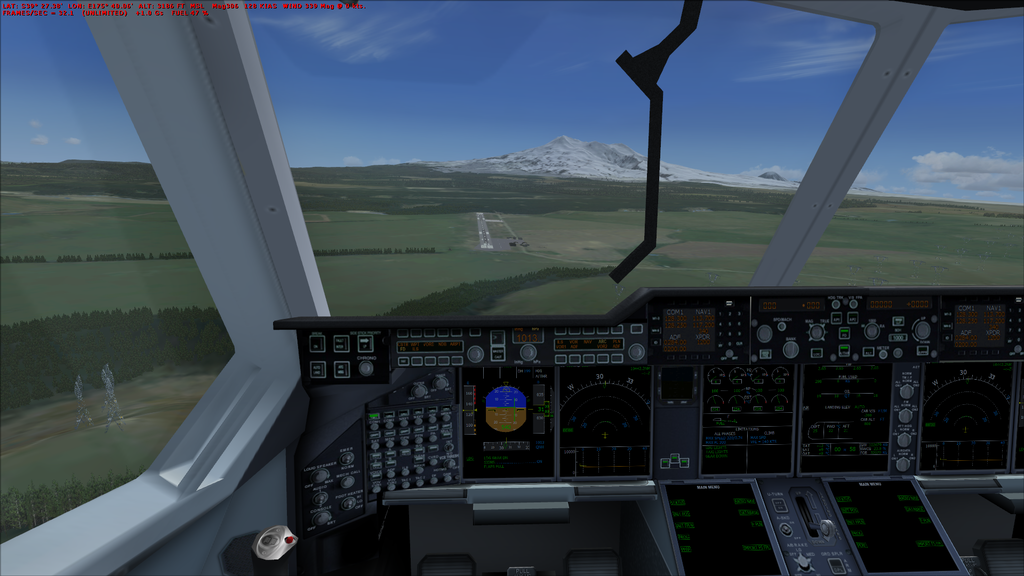1024x576 pixels.
Task: Adjust the heading selector knob on the FCU
Action: [817, 332]
